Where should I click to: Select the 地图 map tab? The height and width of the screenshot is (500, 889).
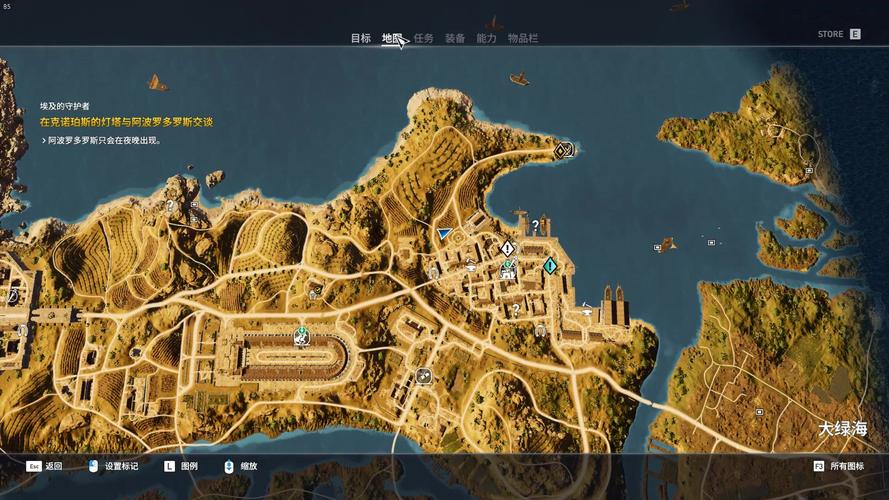pyautogui.click(x=392, y=38)
